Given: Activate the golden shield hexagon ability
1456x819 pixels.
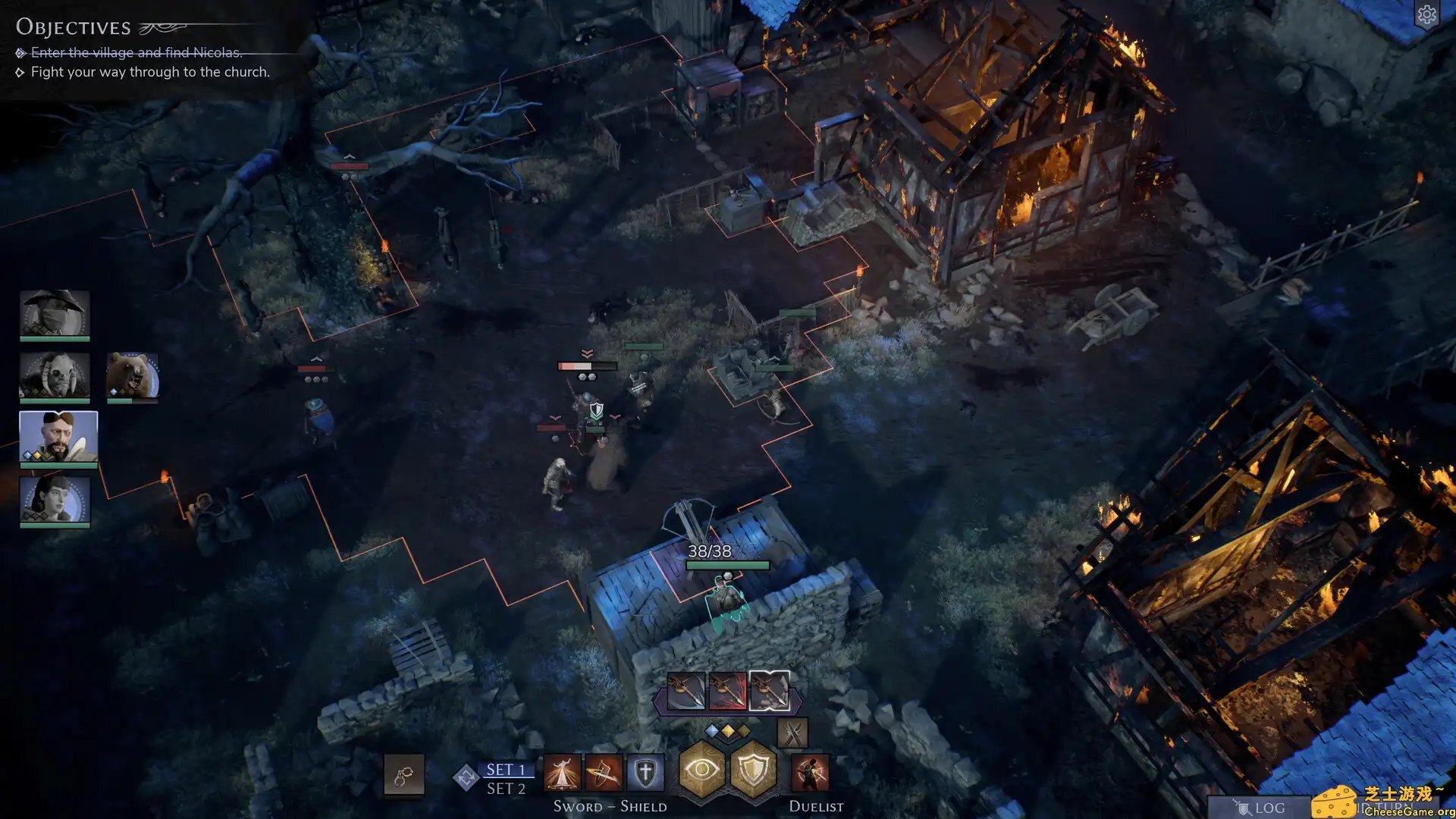Looking at the screenshot, I should pos(752,770).
